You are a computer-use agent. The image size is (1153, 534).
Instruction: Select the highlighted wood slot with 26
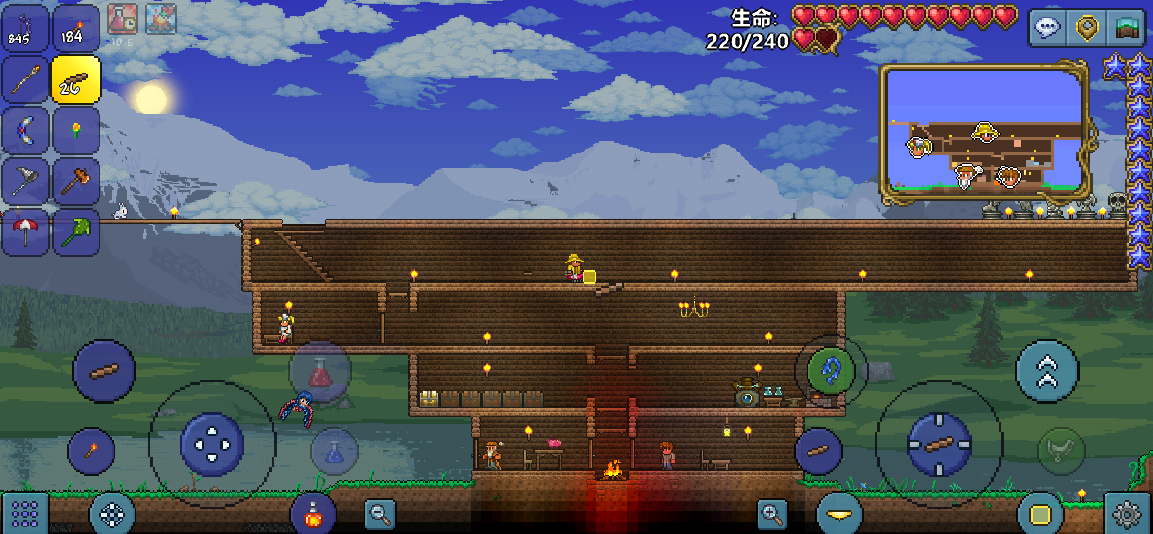coord(76,80)
